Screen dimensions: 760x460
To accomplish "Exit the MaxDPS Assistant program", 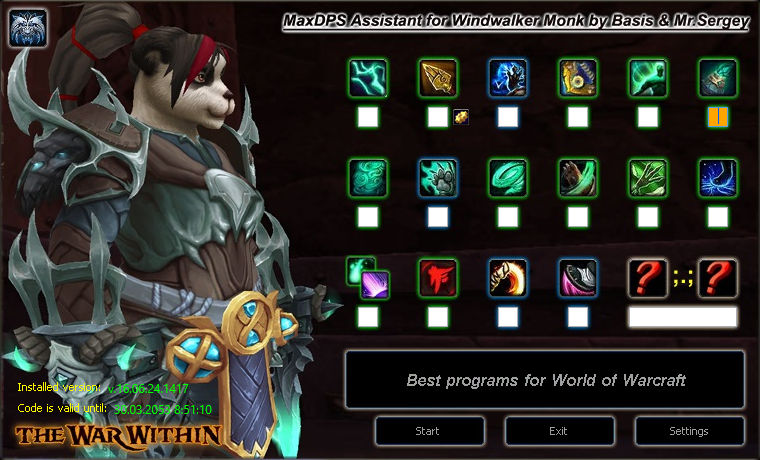I will 559,431.
